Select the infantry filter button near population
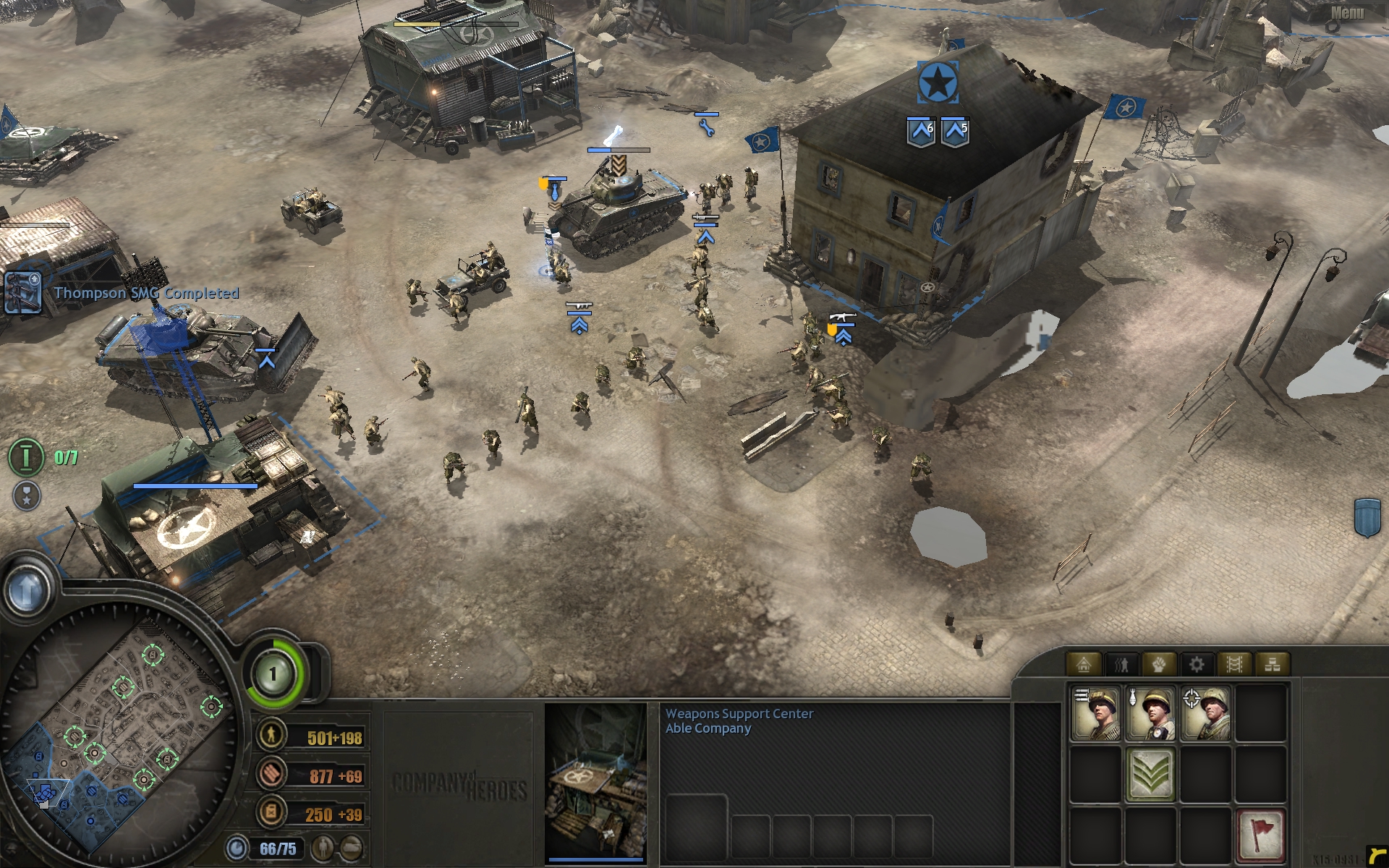1389x868 pixels. 325,847
